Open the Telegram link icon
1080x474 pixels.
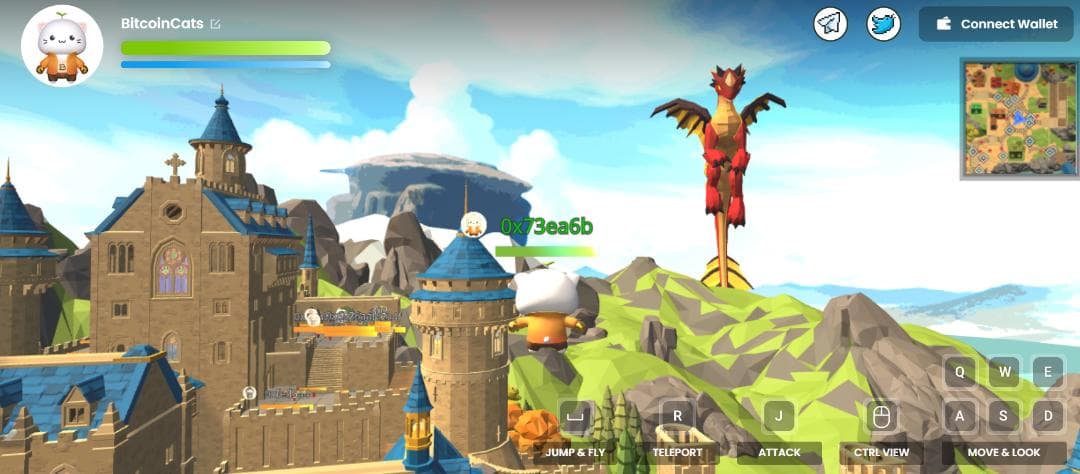pyautogui.click(x=830, y=24)
